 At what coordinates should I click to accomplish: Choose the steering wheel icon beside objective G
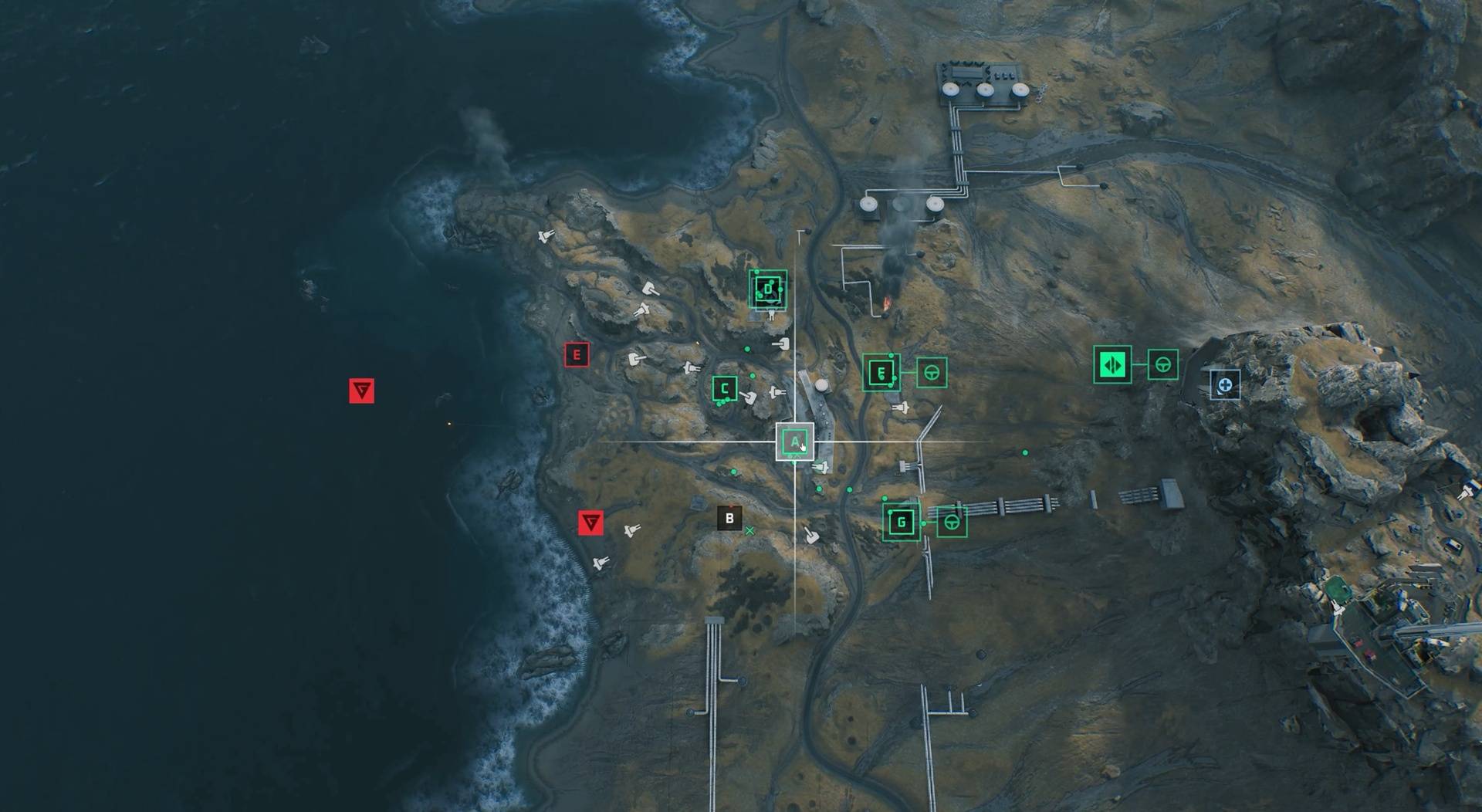[952, 523]
